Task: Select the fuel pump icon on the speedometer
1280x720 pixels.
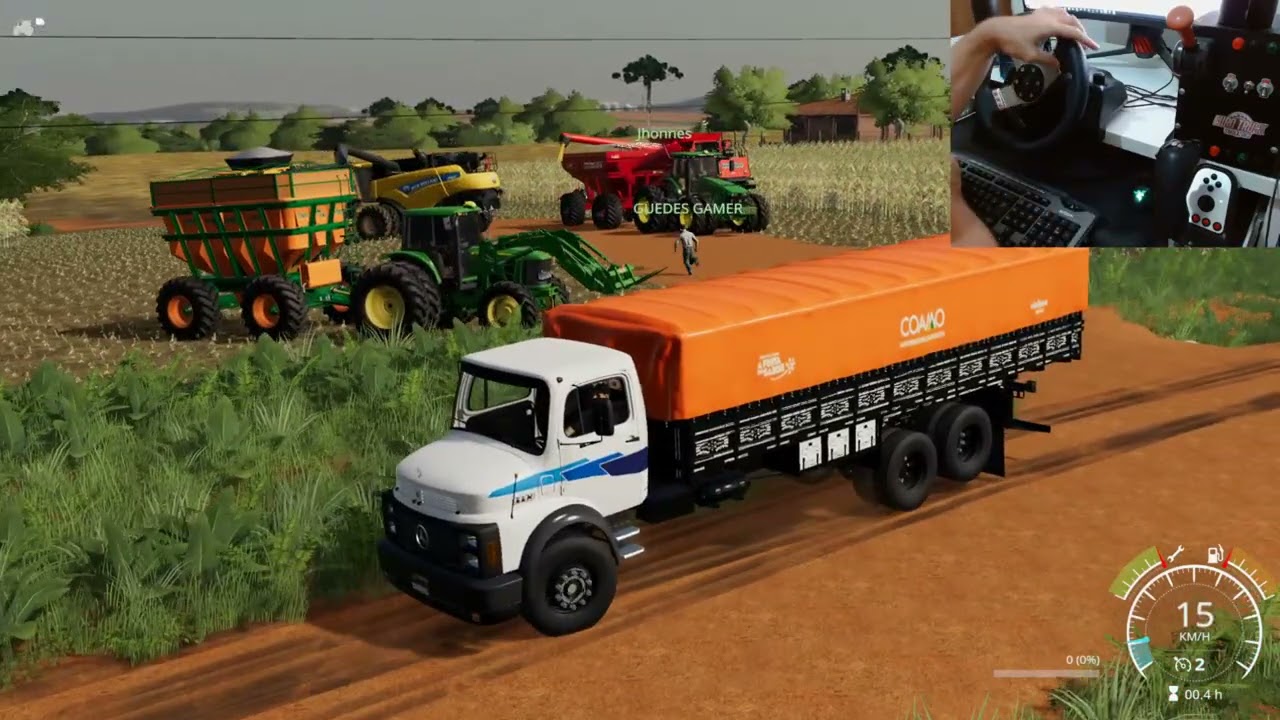Action: pyautogui.click(x=1215, y=556)
